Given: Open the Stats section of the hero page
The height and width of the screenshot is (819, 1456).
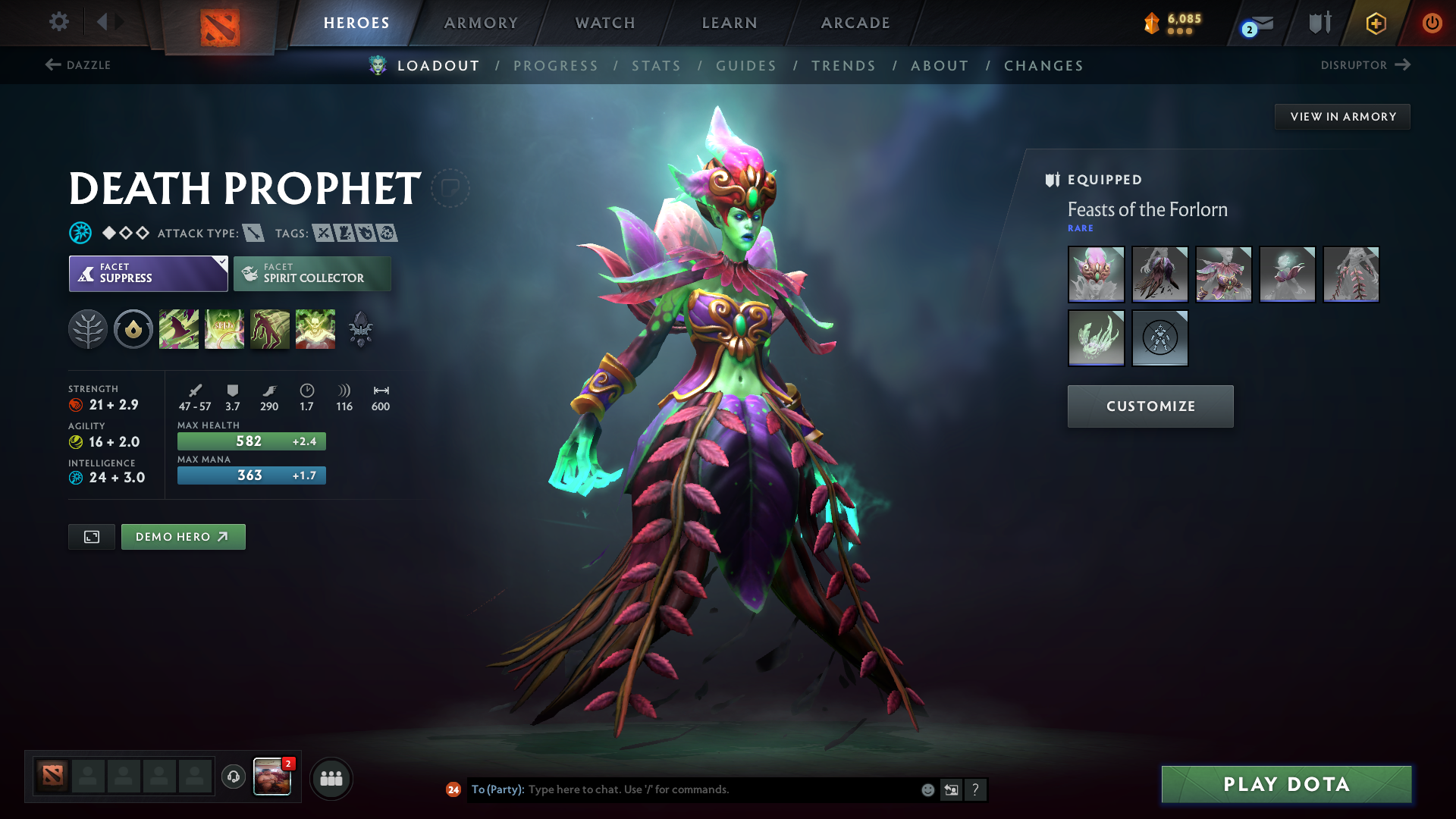Looking at the screenshot, I should pyautogui.click(x=656, y=66).
